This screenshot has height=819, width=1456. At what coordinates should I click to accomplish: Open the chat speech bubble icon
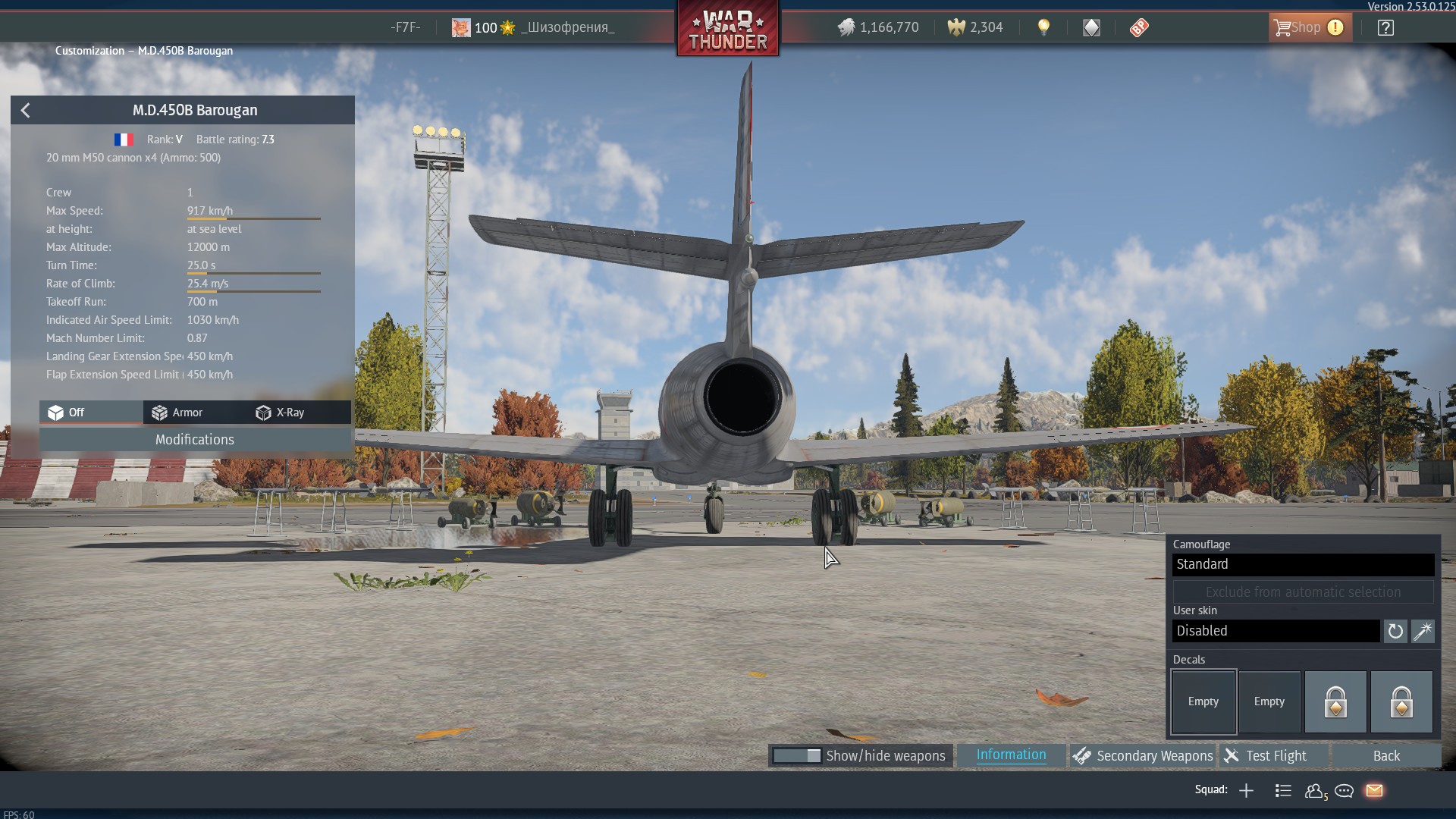point(1345,791)
